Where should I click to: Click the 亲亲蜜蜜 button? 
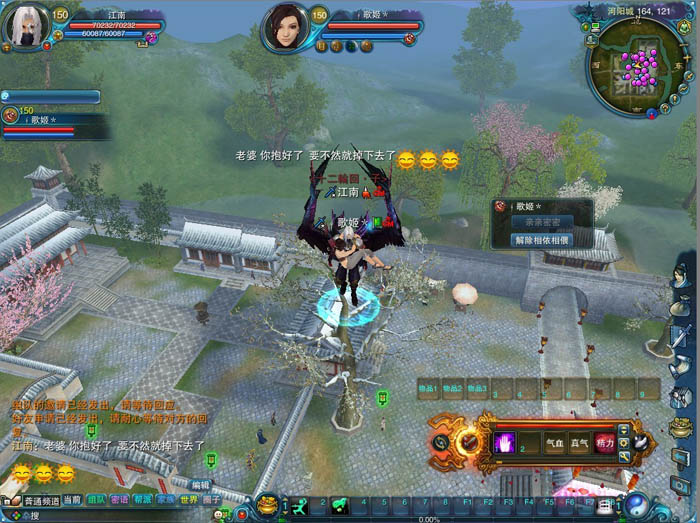pos(542,222)
